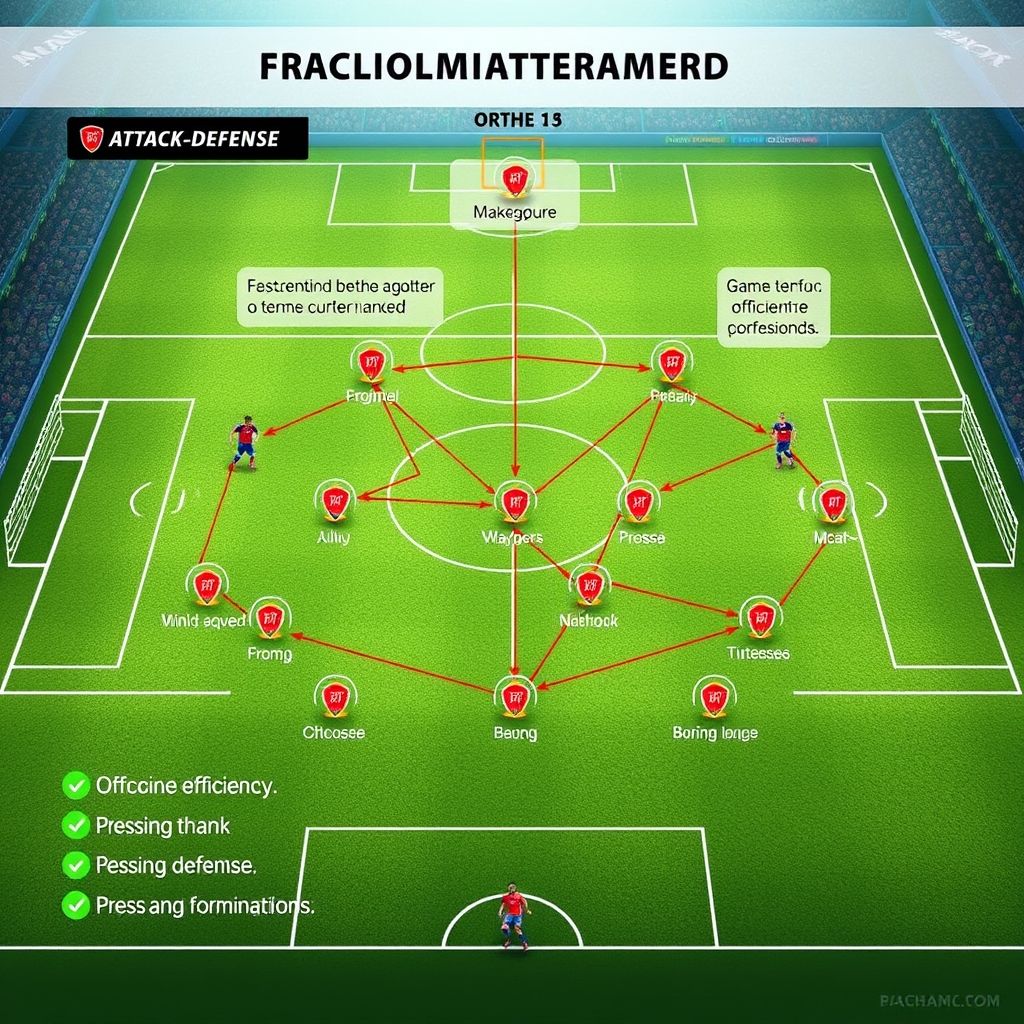
Task: Select the Chcosse marker
Action: click(x=335, y=697)
